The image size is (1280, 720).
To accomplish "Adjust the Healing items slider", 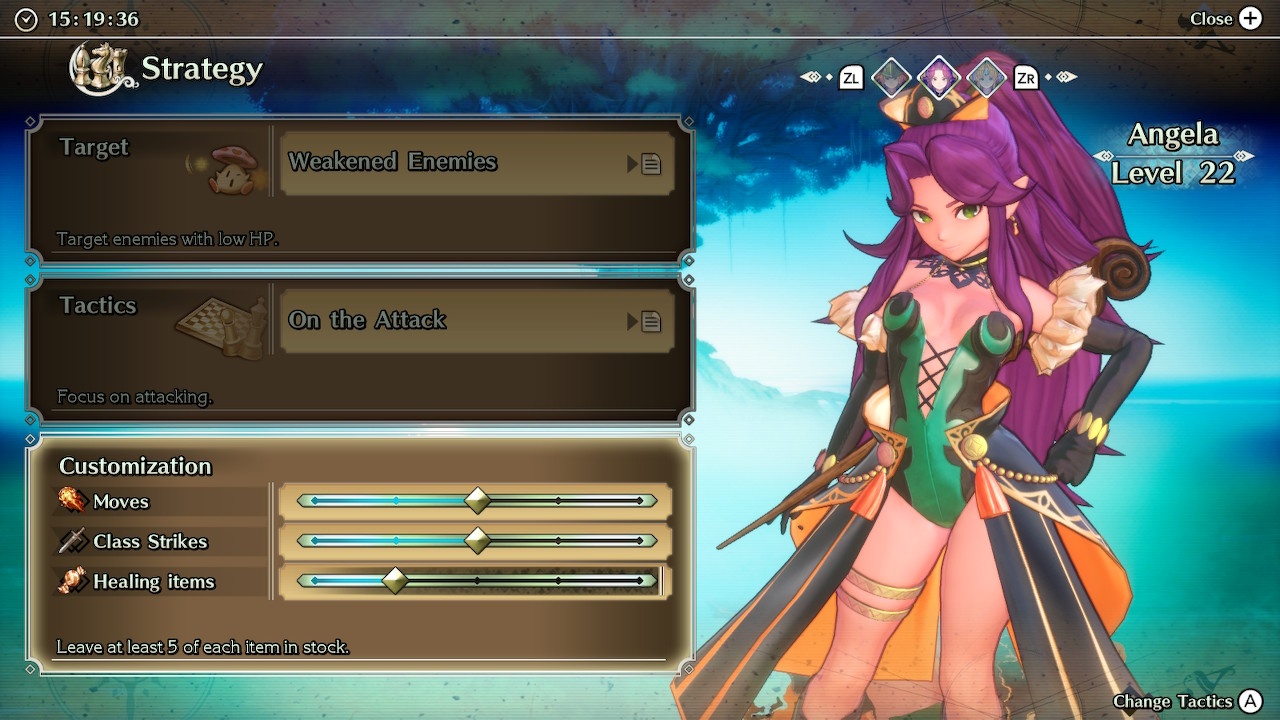I will 396,581.
